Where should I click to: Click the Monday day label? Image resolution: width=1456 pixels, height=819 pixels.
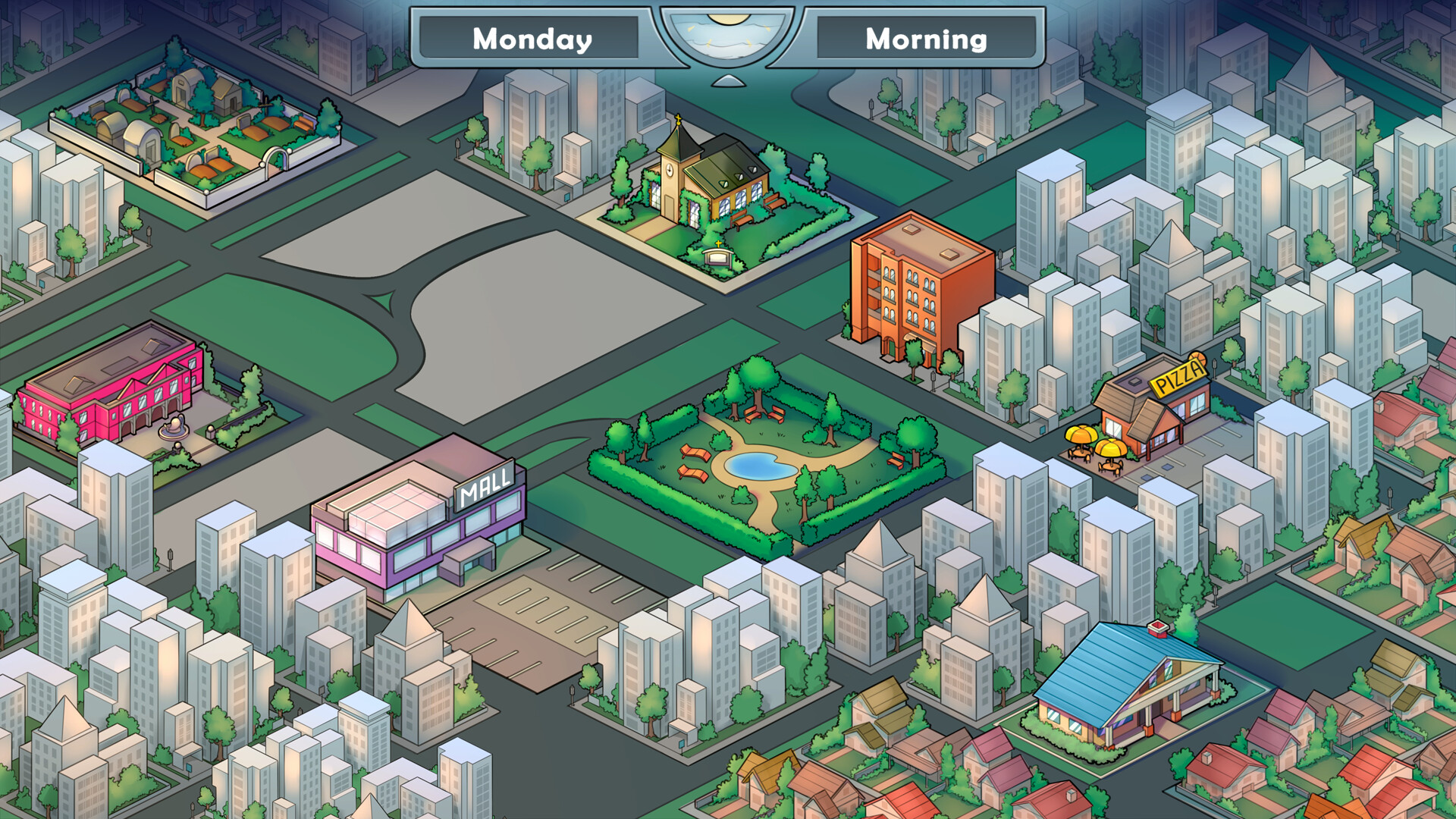531,39
